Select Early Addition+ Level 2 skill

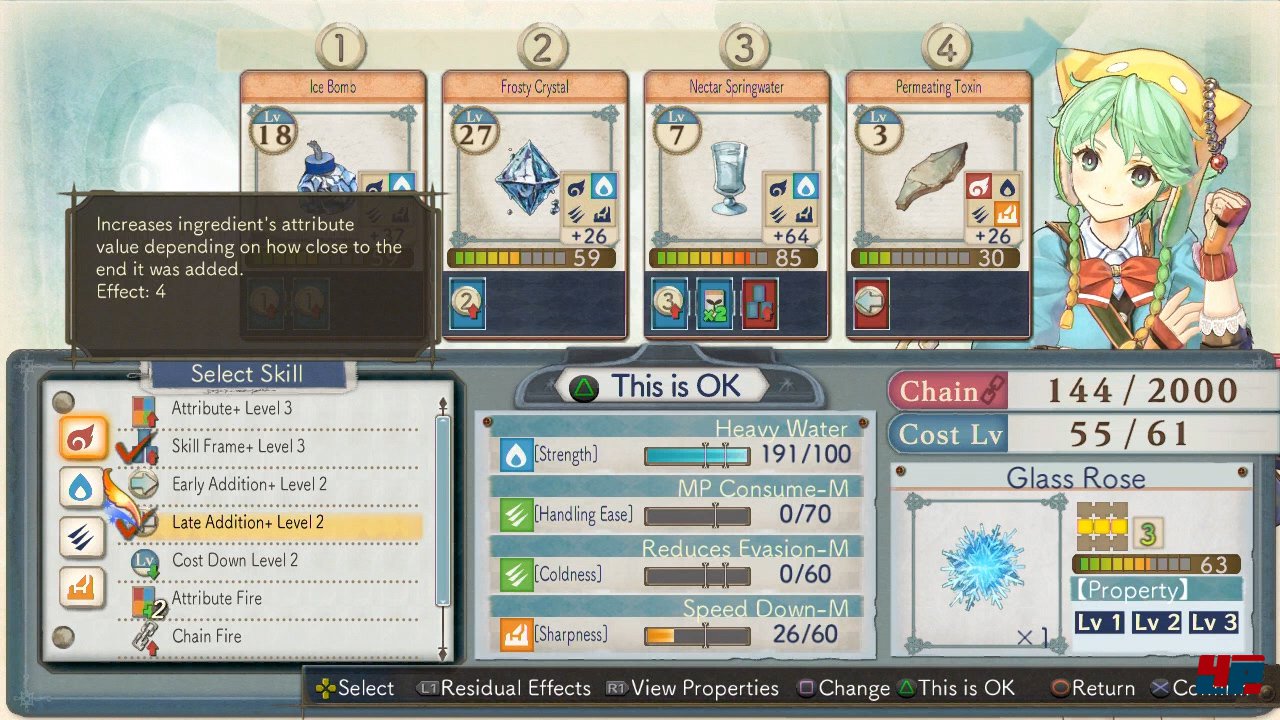(x=249, y=484)
